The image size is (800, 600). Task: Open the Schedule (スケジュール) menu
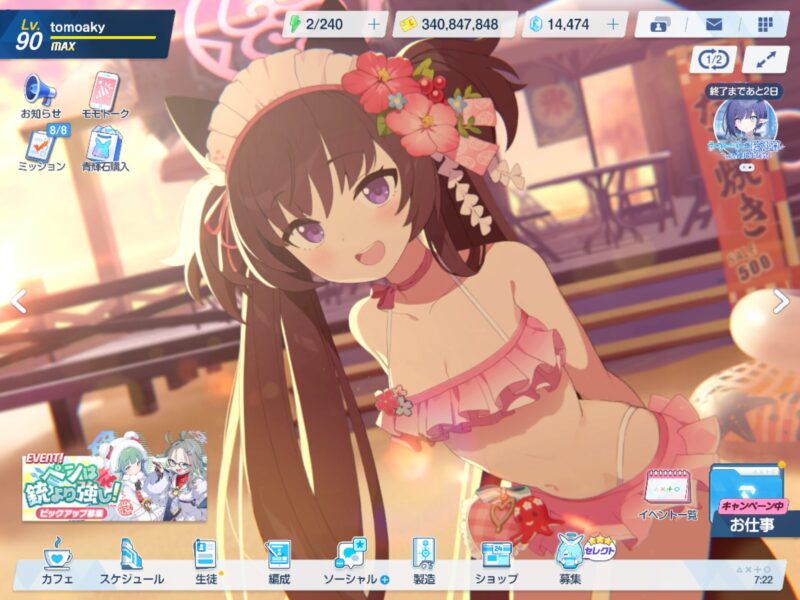pos(130,562)
